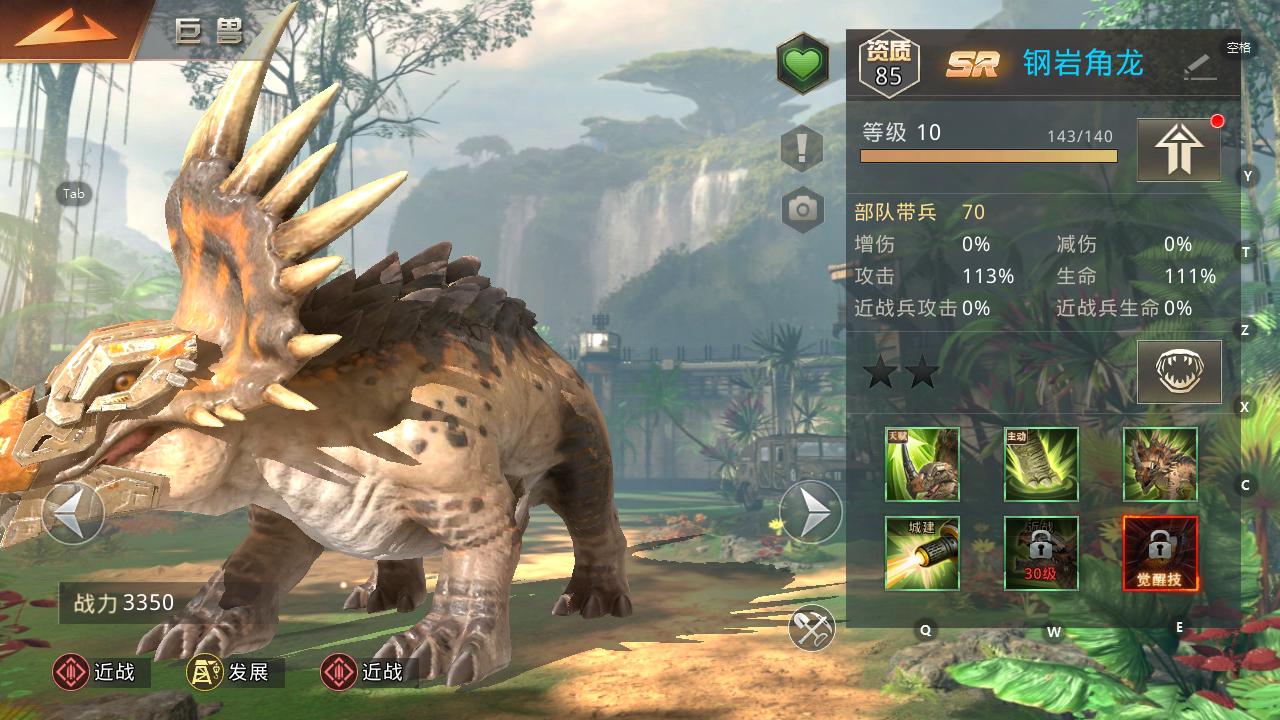Screen dimensions: 1280x720
Task: Rename the beast with the pencil icon
Action: [1199, 66]
